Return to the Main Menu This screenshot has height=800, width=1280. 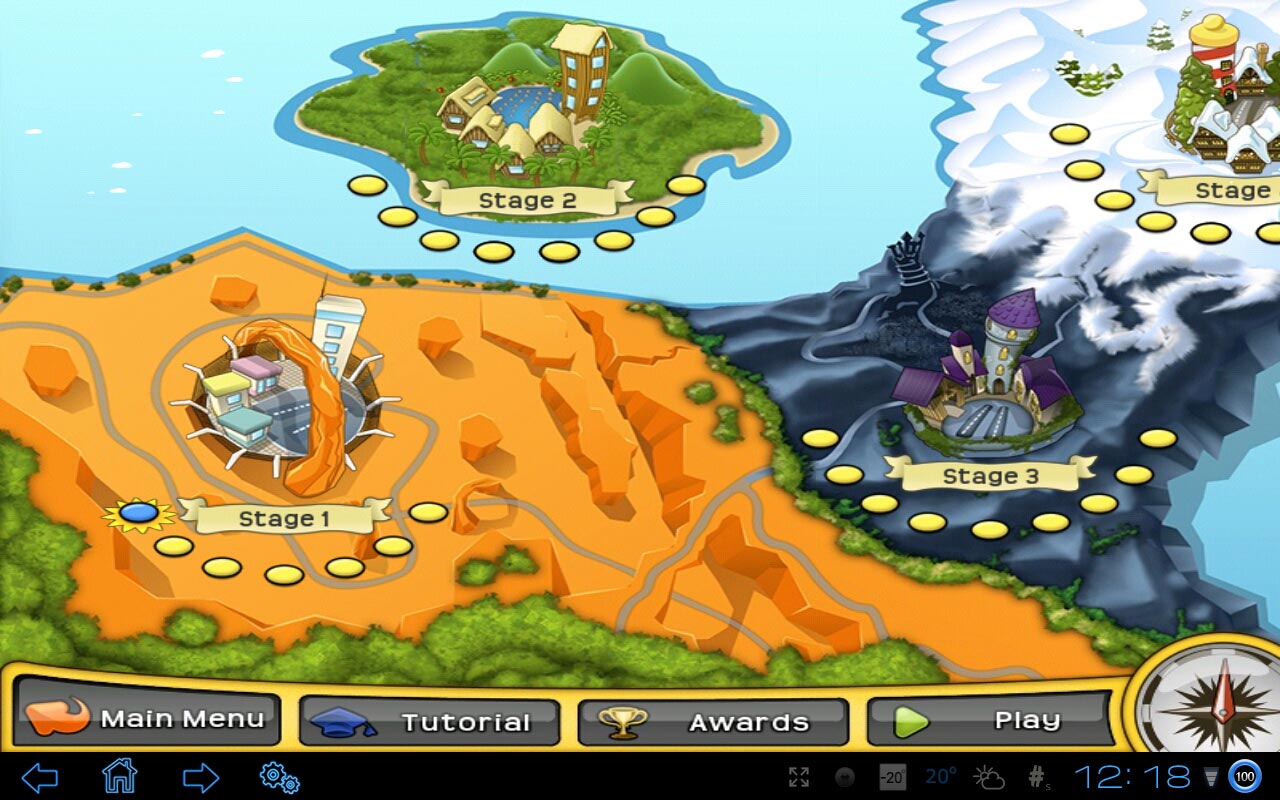pos(146,719)
